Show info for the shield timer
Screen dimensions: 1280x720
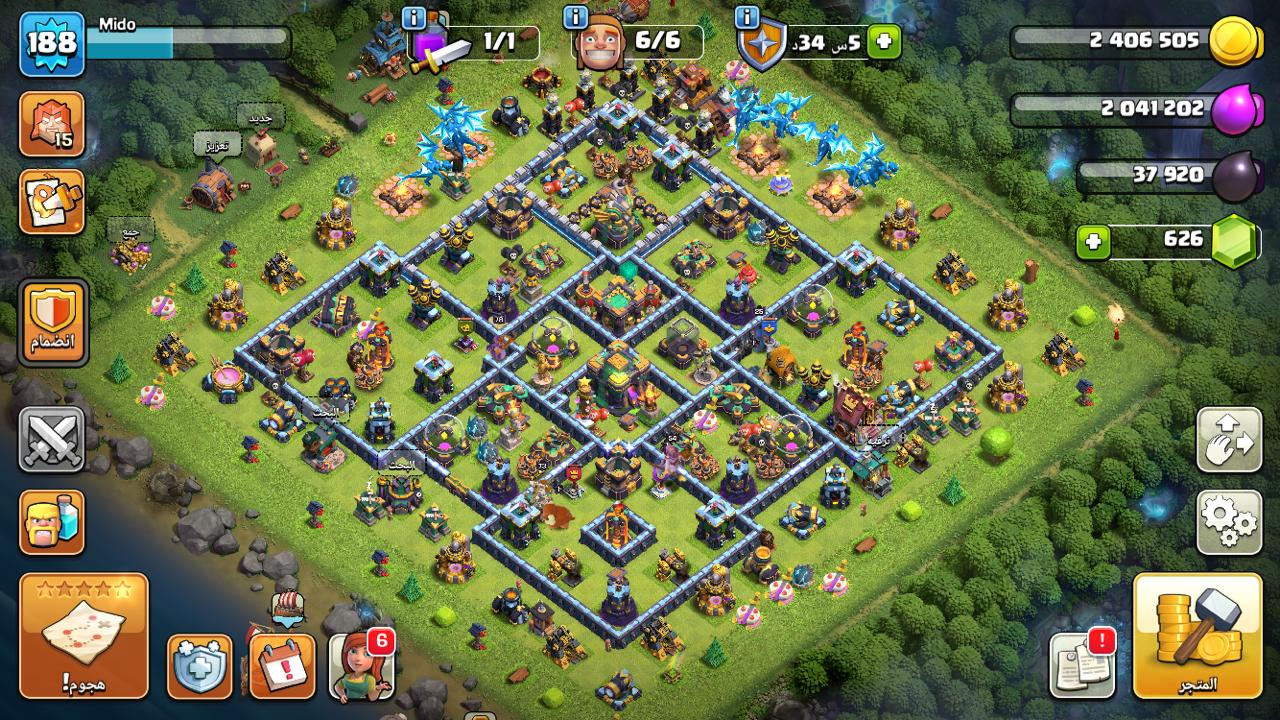[747, 18]
